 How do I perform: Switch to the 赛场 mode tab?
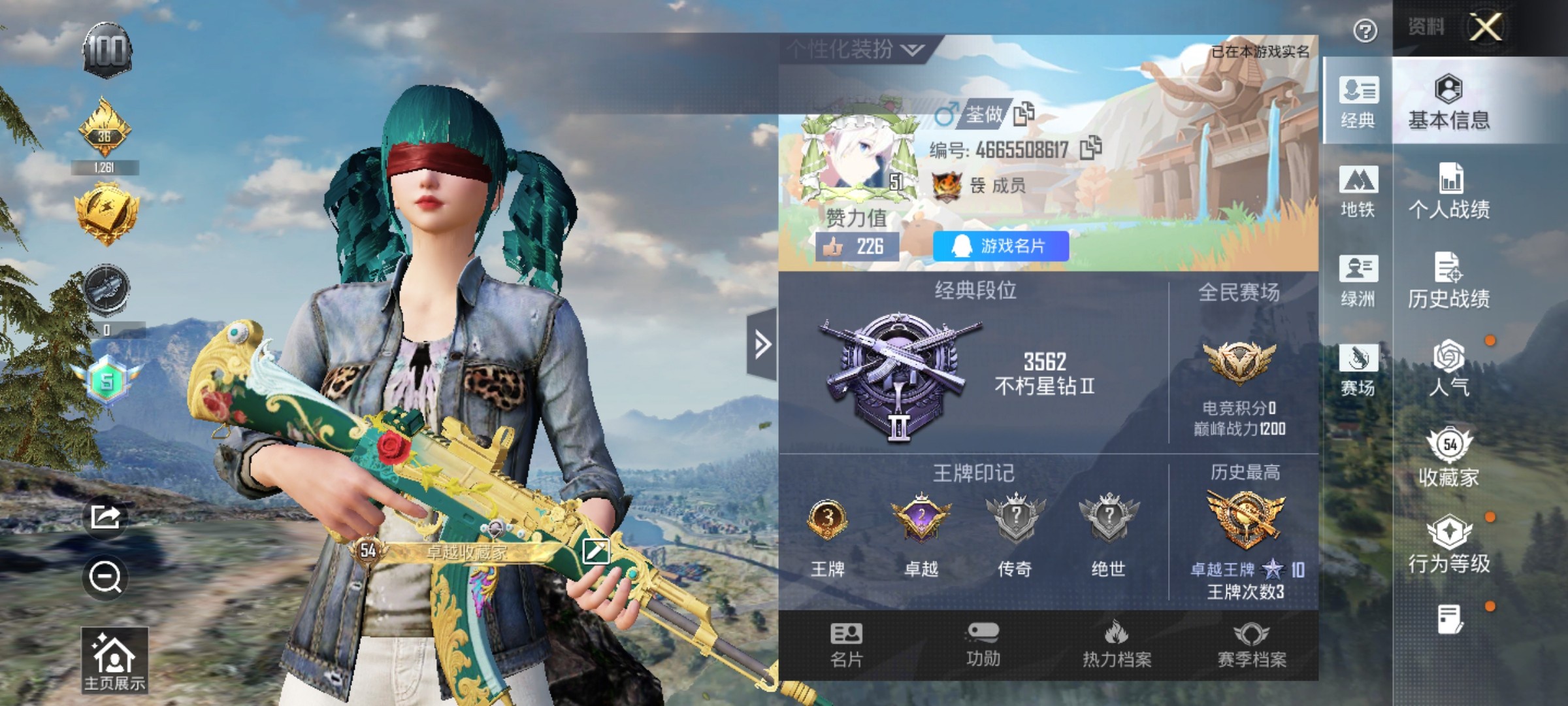pos(1358,370)
